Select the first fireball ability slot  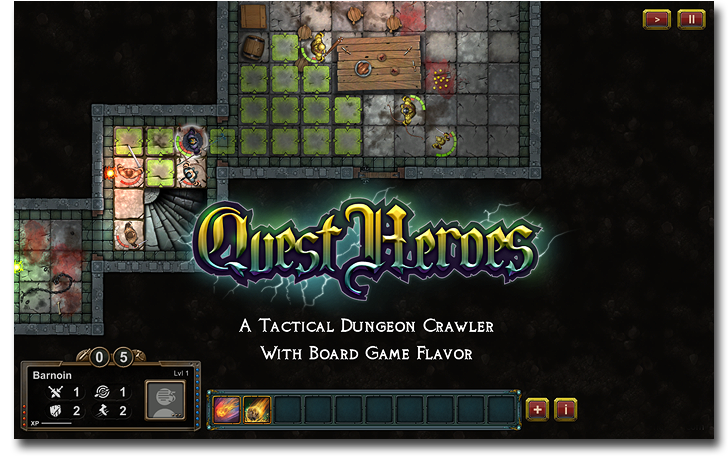(226, 409)
